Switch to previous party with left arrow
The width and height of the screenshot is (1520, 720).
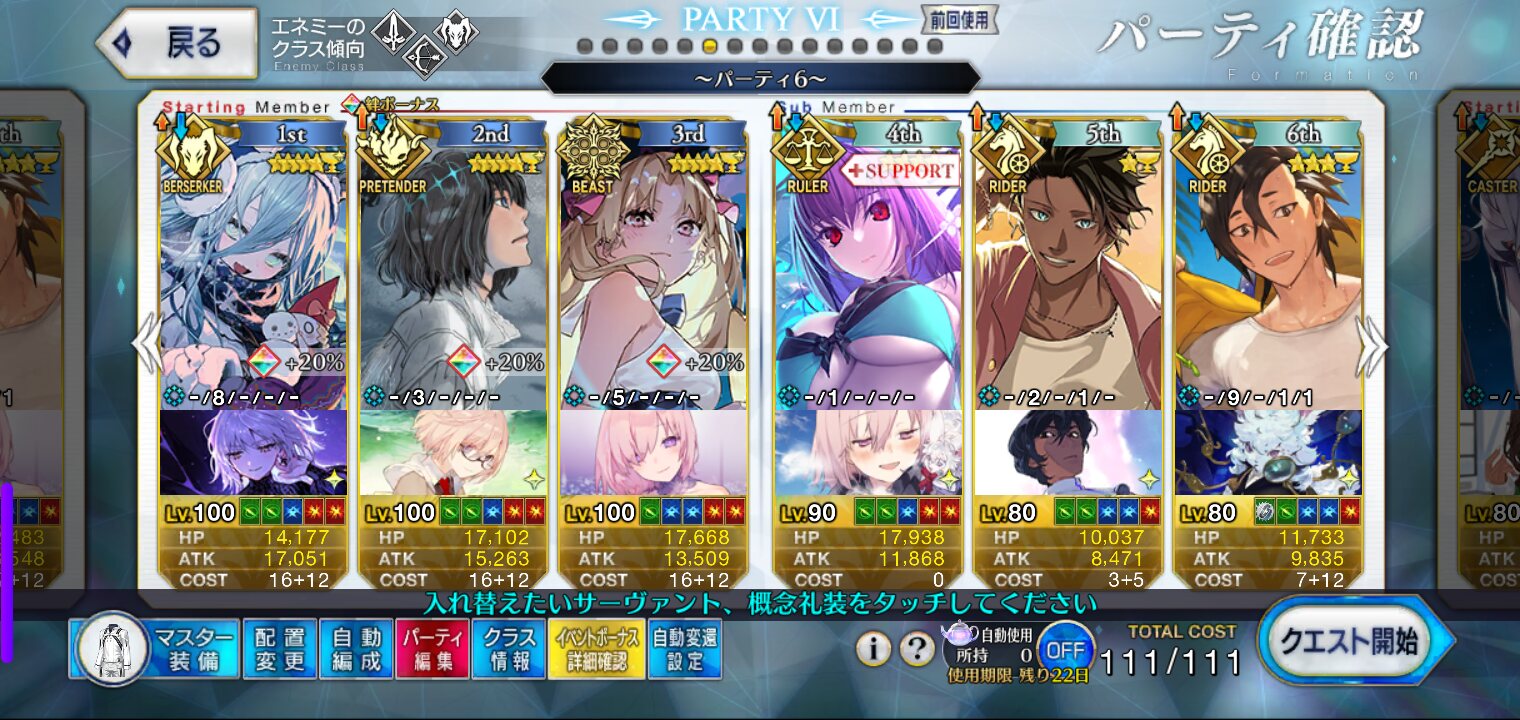146,345
